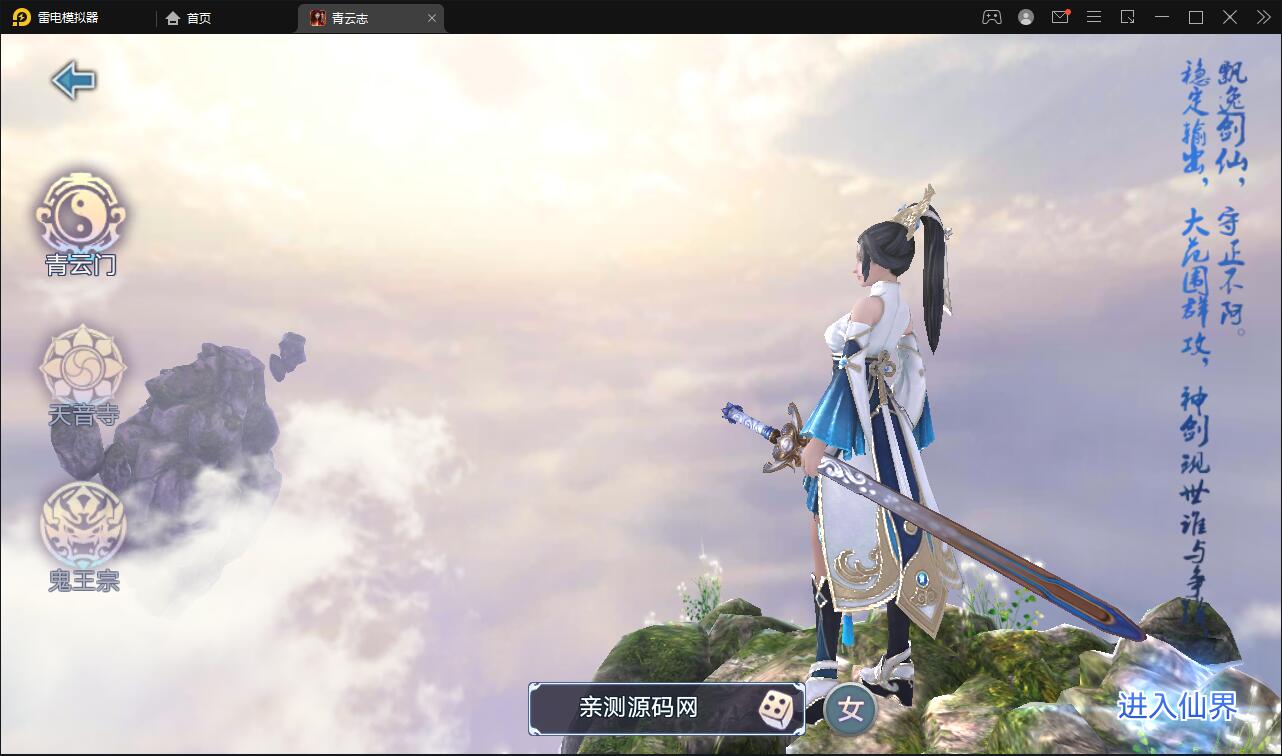Screen dimensions: 1282x756
Task: Open the user account icon in title bar
Action: (1025, 17)
